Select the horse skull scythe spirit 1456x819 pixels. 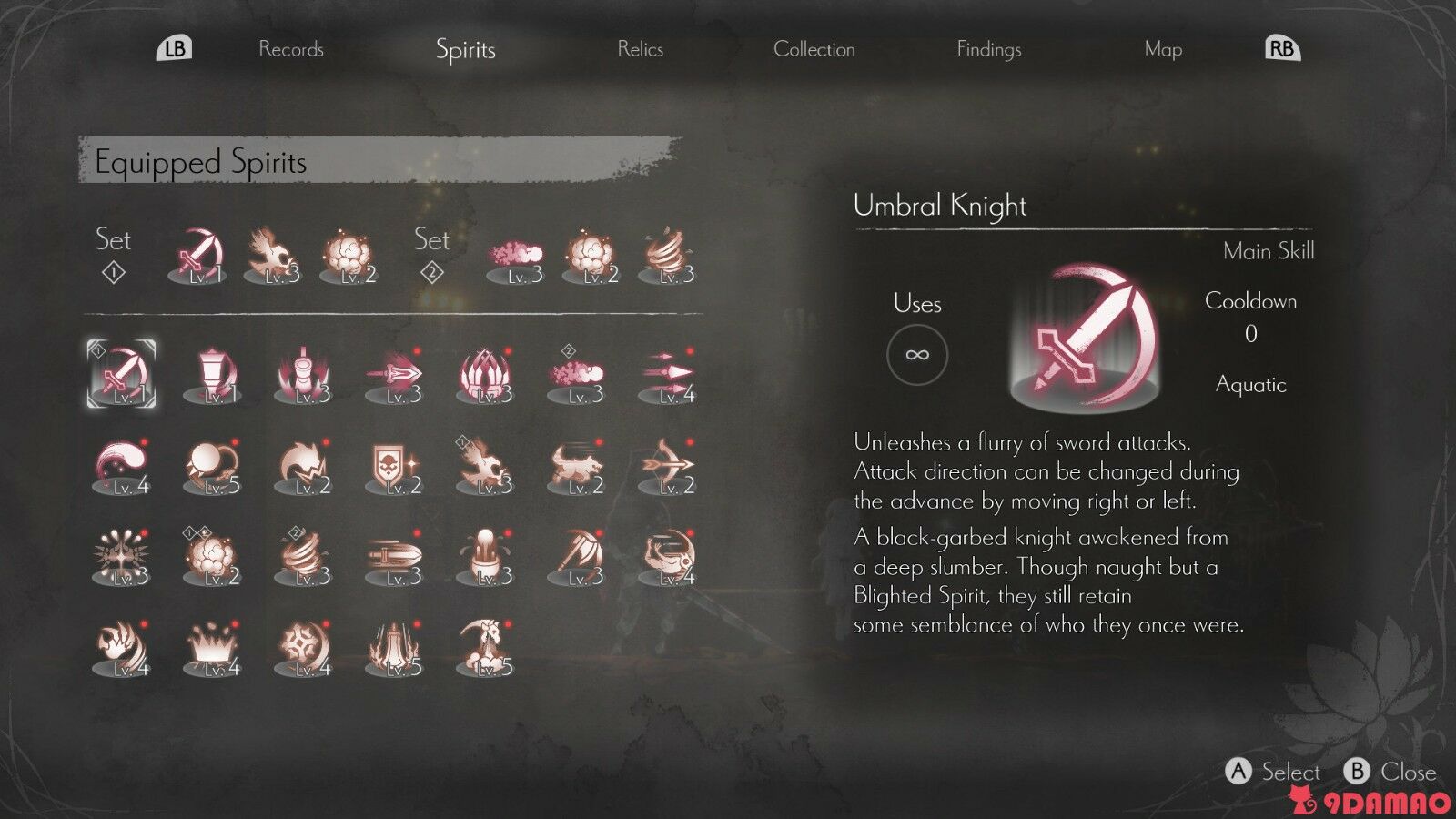coord(485,648)
